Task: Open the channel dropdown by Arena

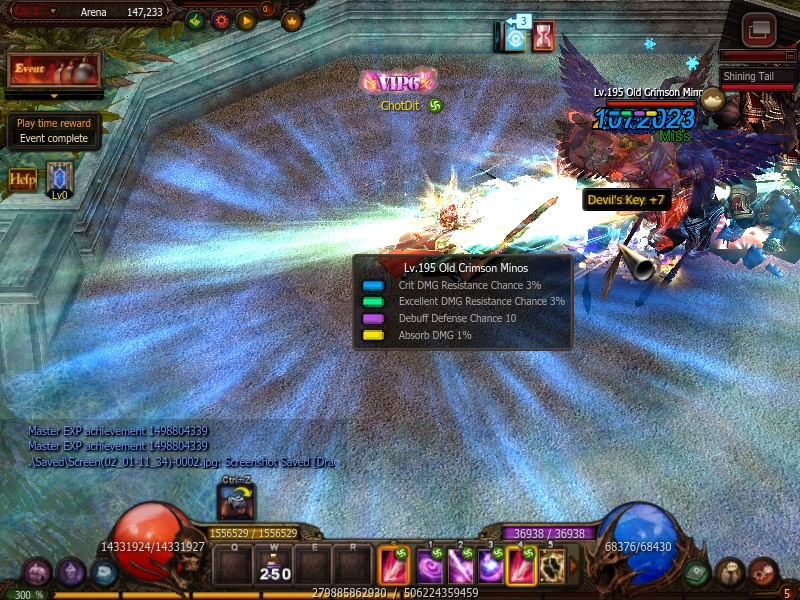Action: [x=53, y=12]
